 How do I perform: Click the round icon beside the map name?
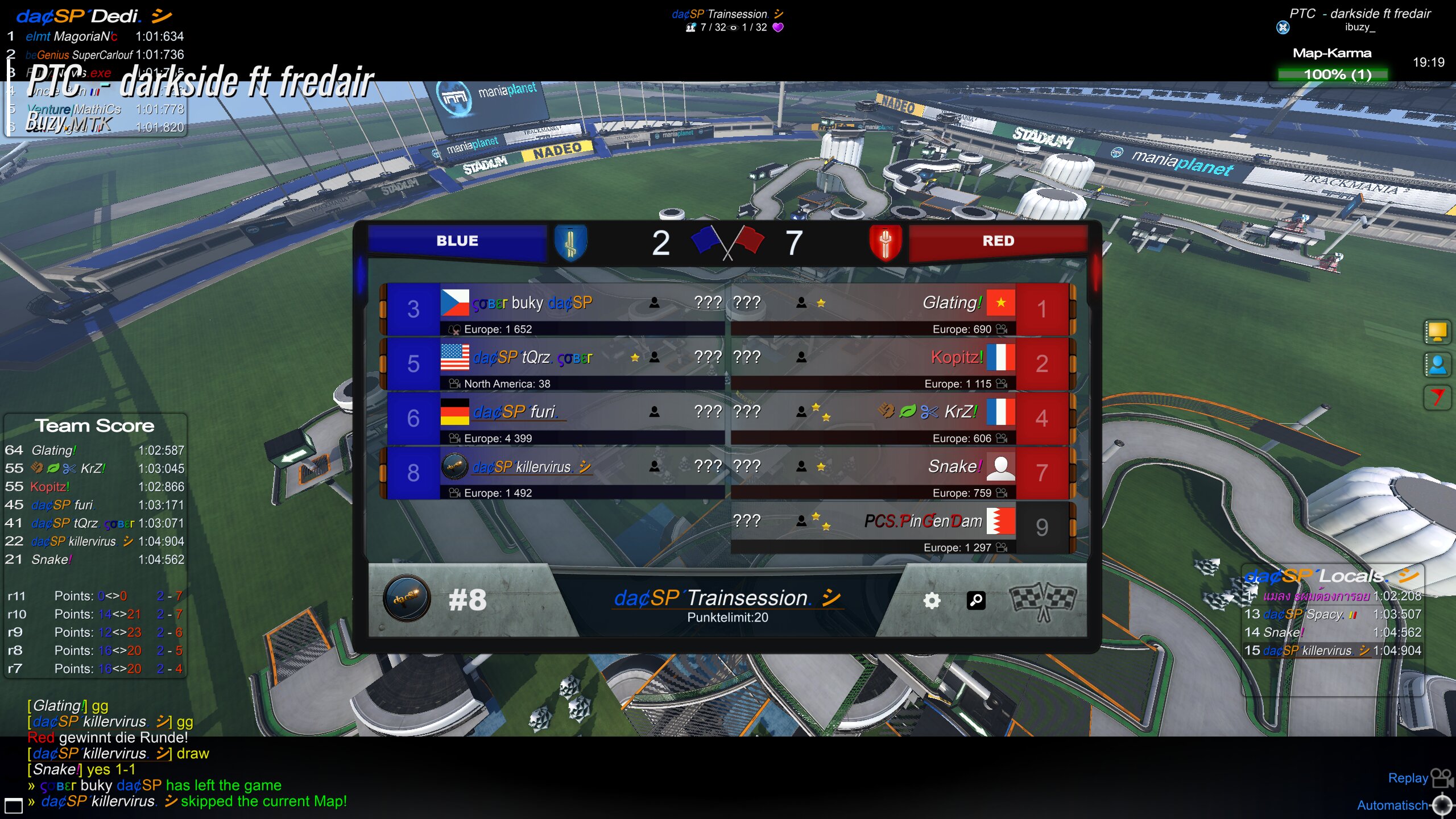coord(1283,27)
